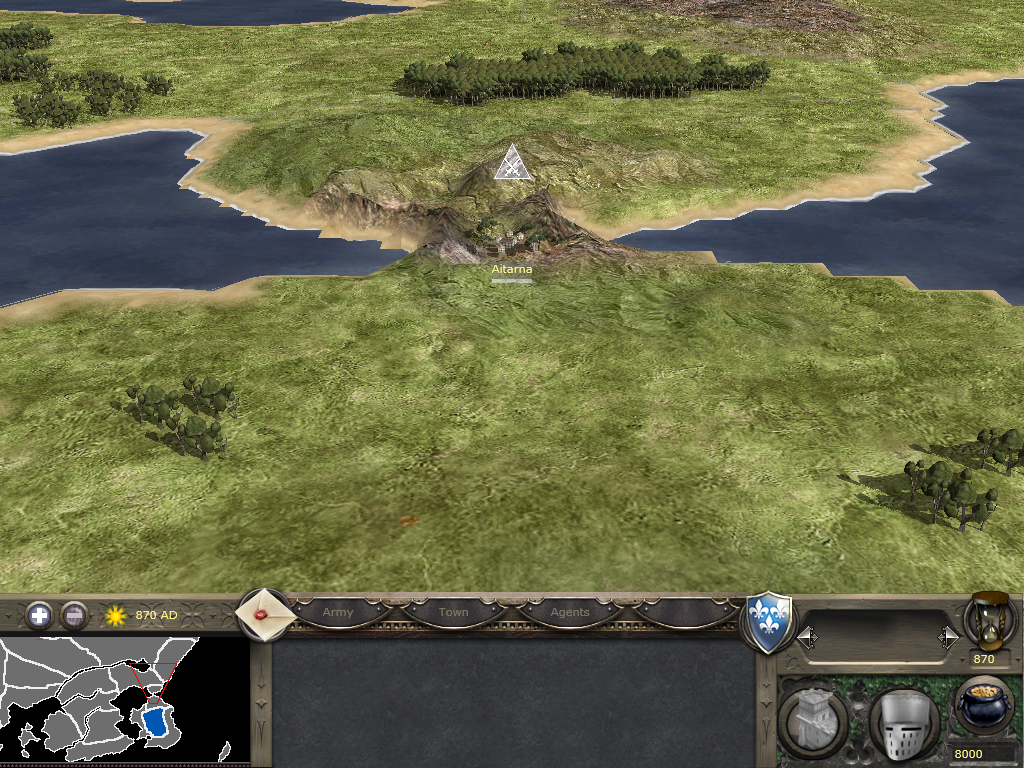Show the Agents tab
Screen dimensions: 1024x768
[x=570, y=612]
